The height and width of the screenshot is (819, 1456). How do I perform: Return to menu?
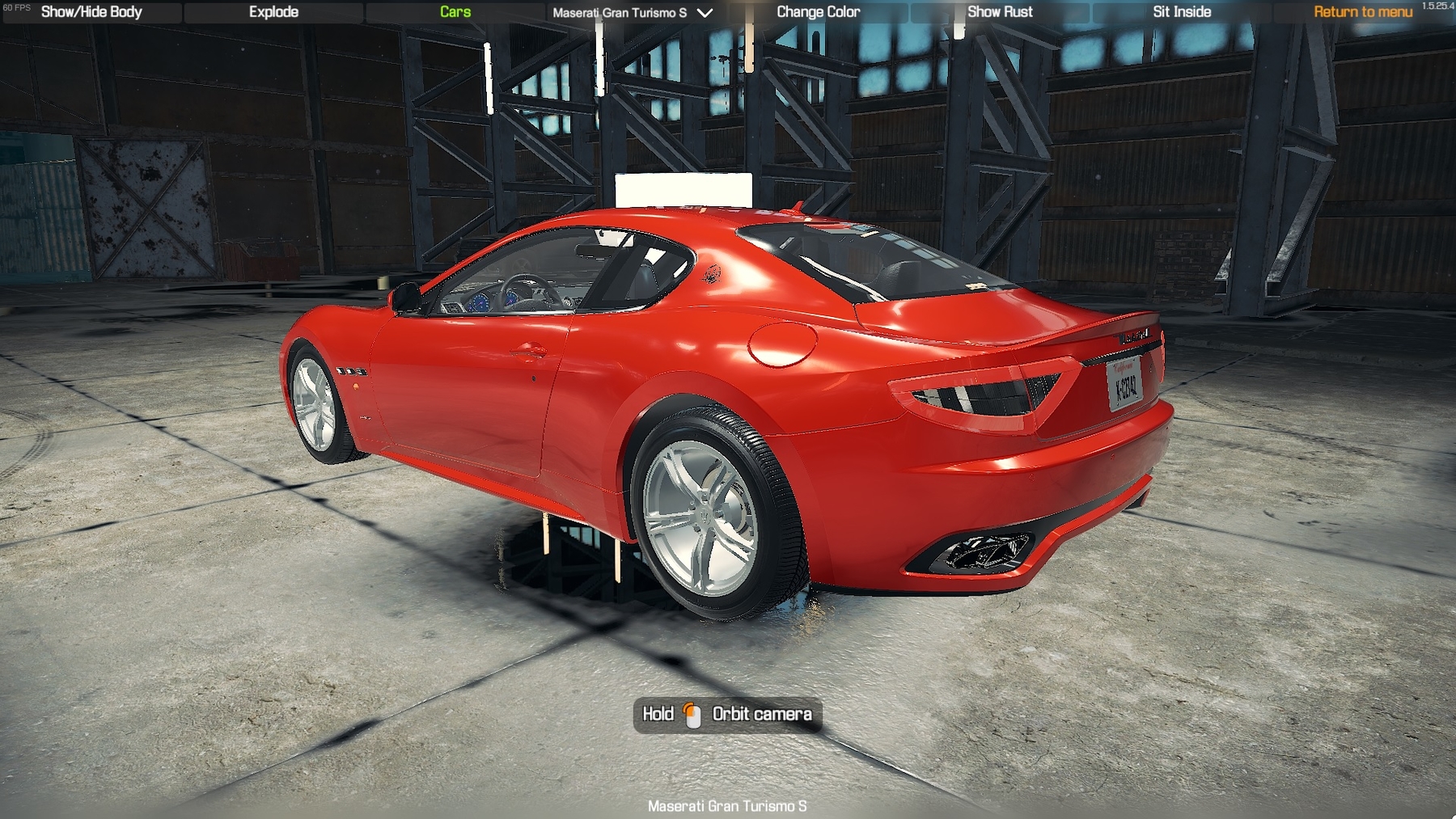coord(1362,12)
